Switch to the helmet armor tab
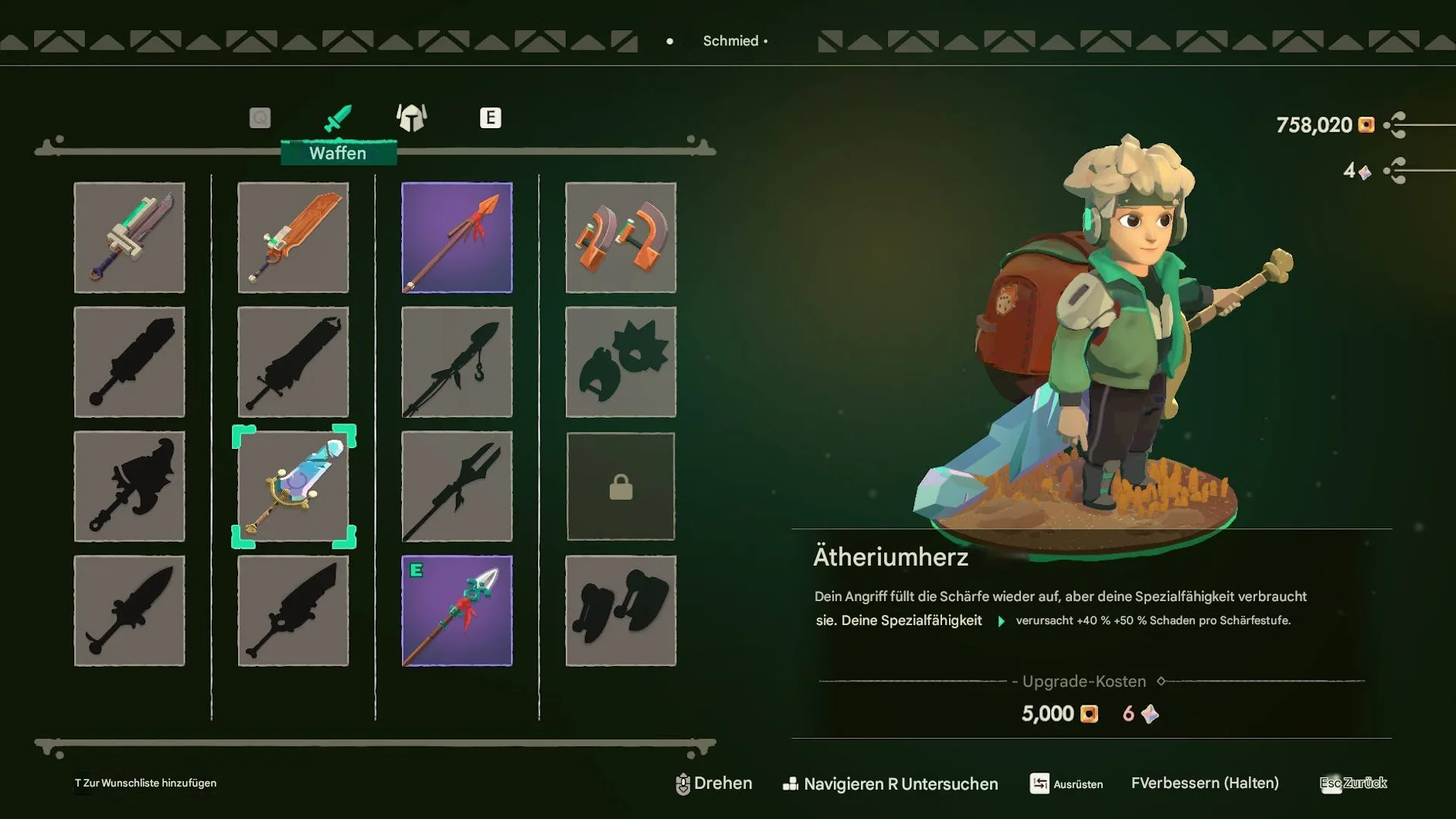1456x819 pixels. coord(410,117)
